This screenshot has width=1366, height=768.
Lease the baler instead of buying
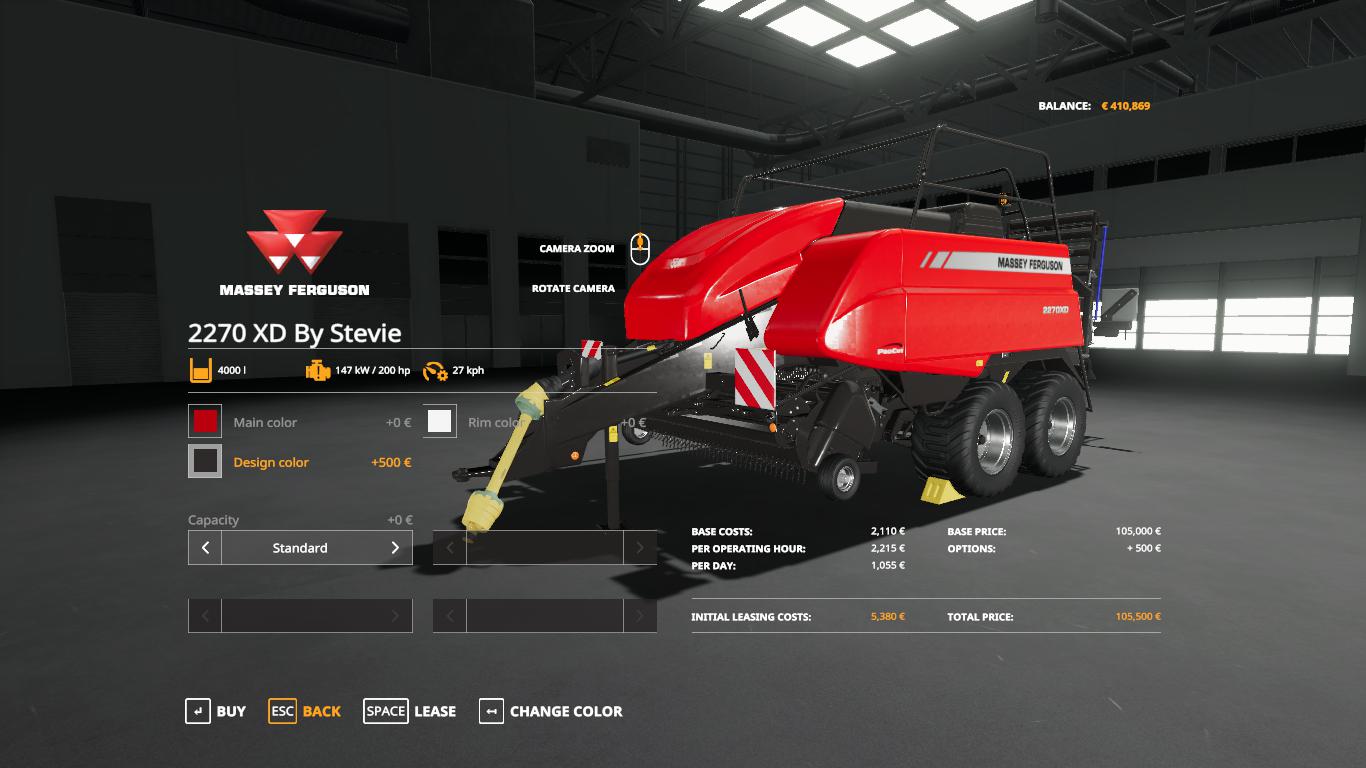point(410,711)
